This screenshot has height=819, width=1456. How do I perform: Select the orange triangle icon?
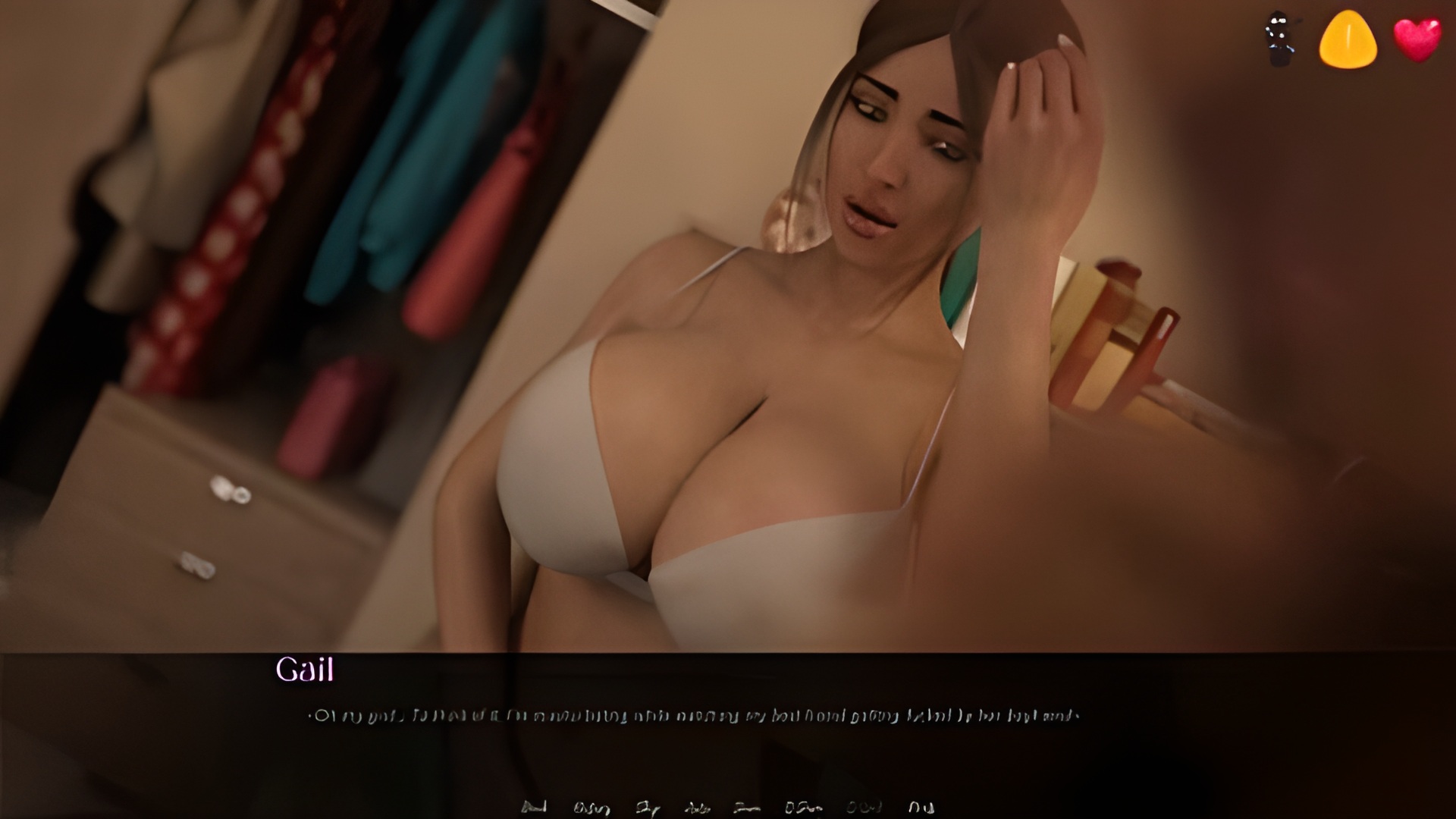1348,38
